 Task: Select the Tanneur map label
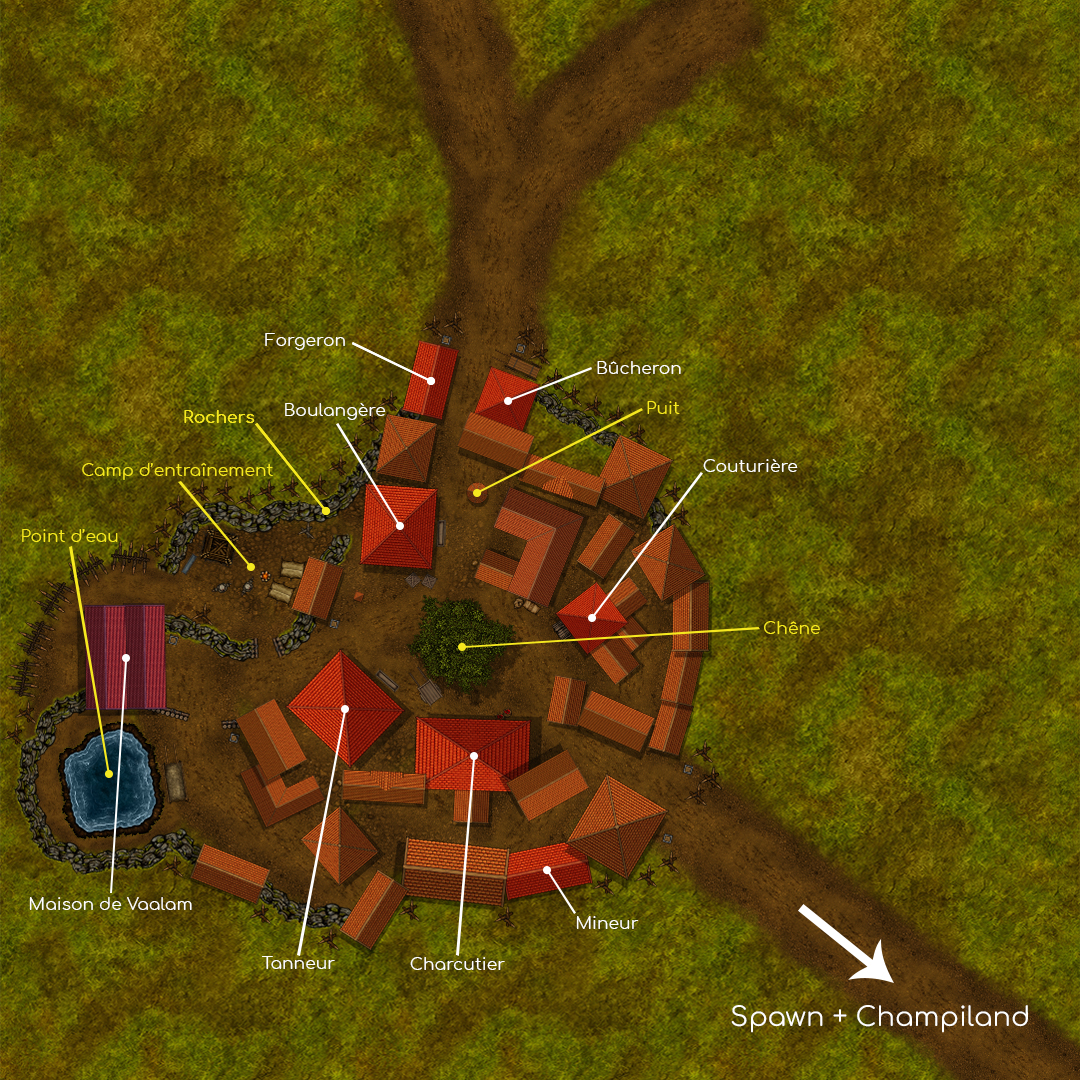click(298, 963)
